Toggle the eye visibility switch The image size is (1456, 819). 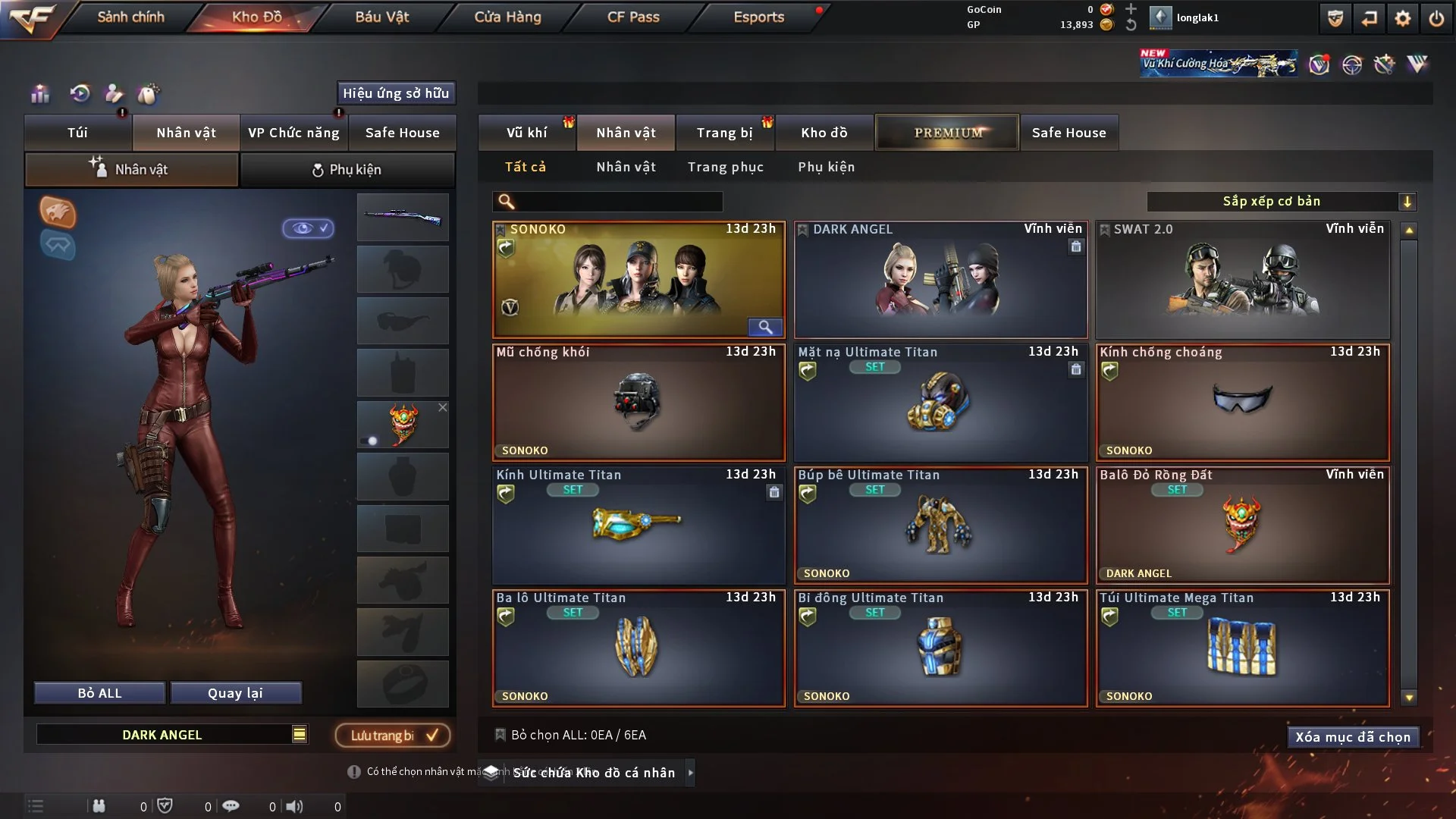tap(308, 228)
